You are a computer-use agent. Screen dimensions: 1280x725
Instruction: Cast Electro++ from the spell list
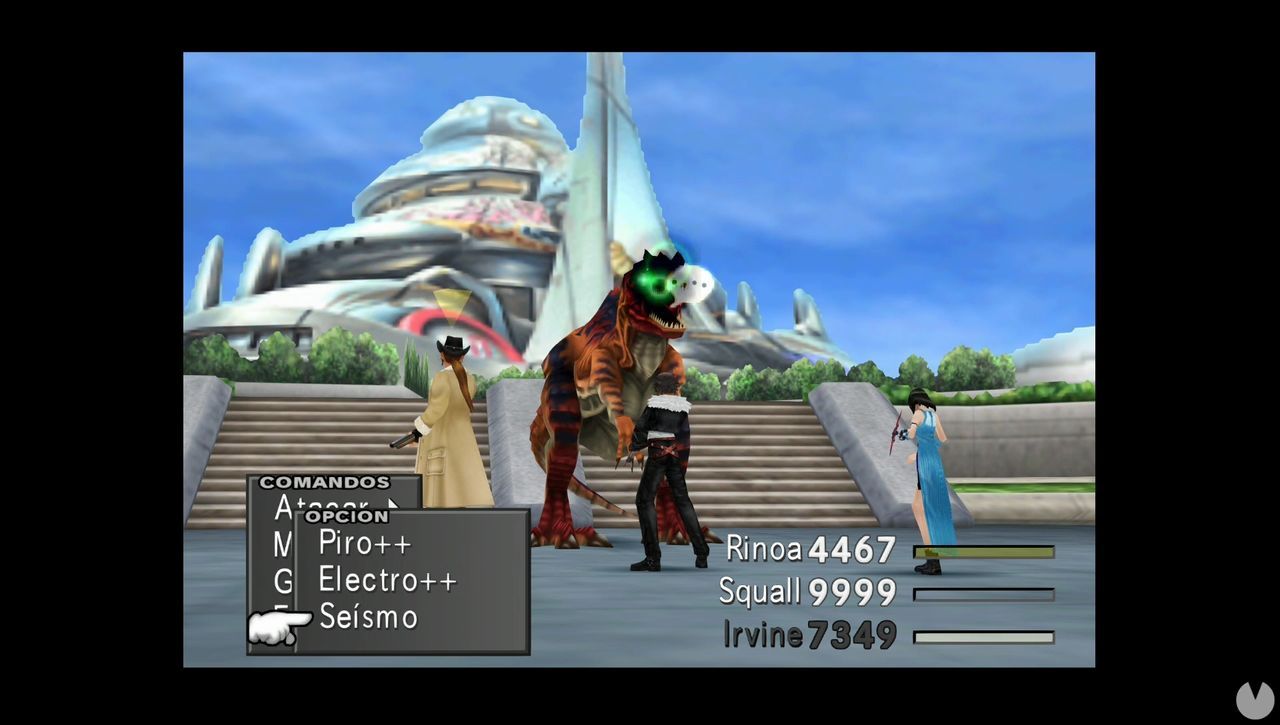(x=386, y=579)
